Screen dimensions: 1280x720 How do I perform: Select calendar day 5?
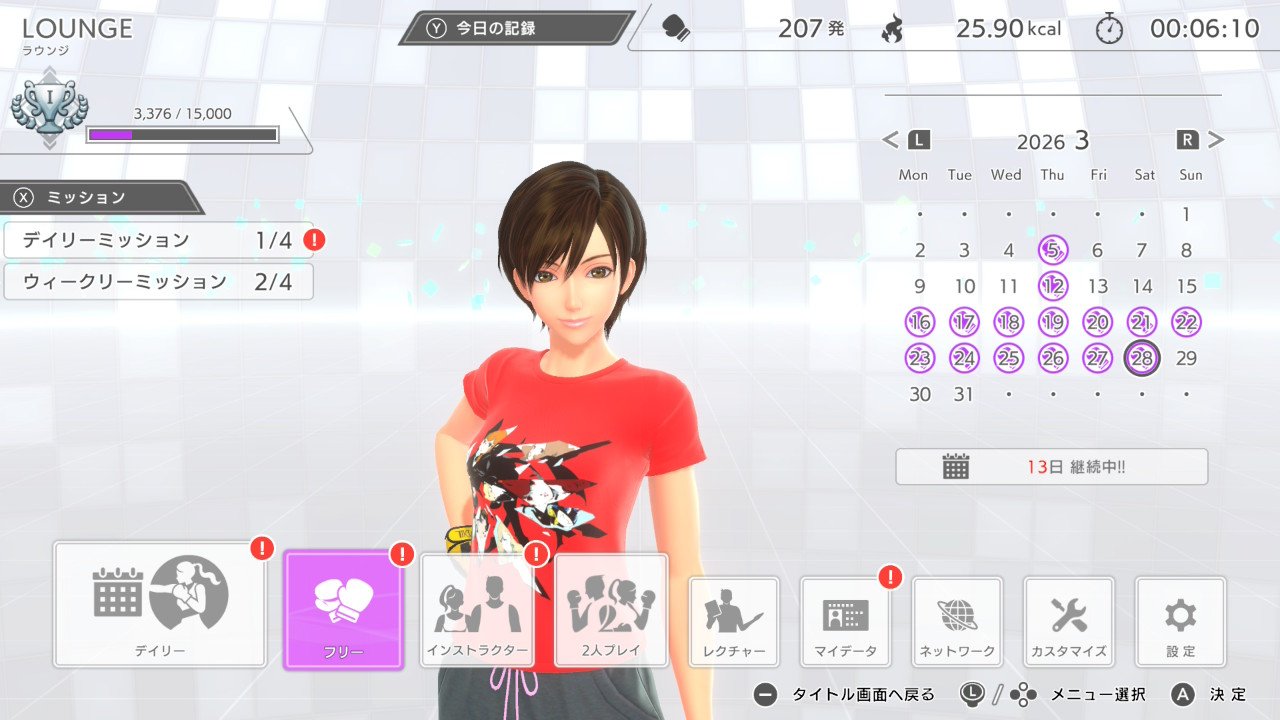point(1052,250)
